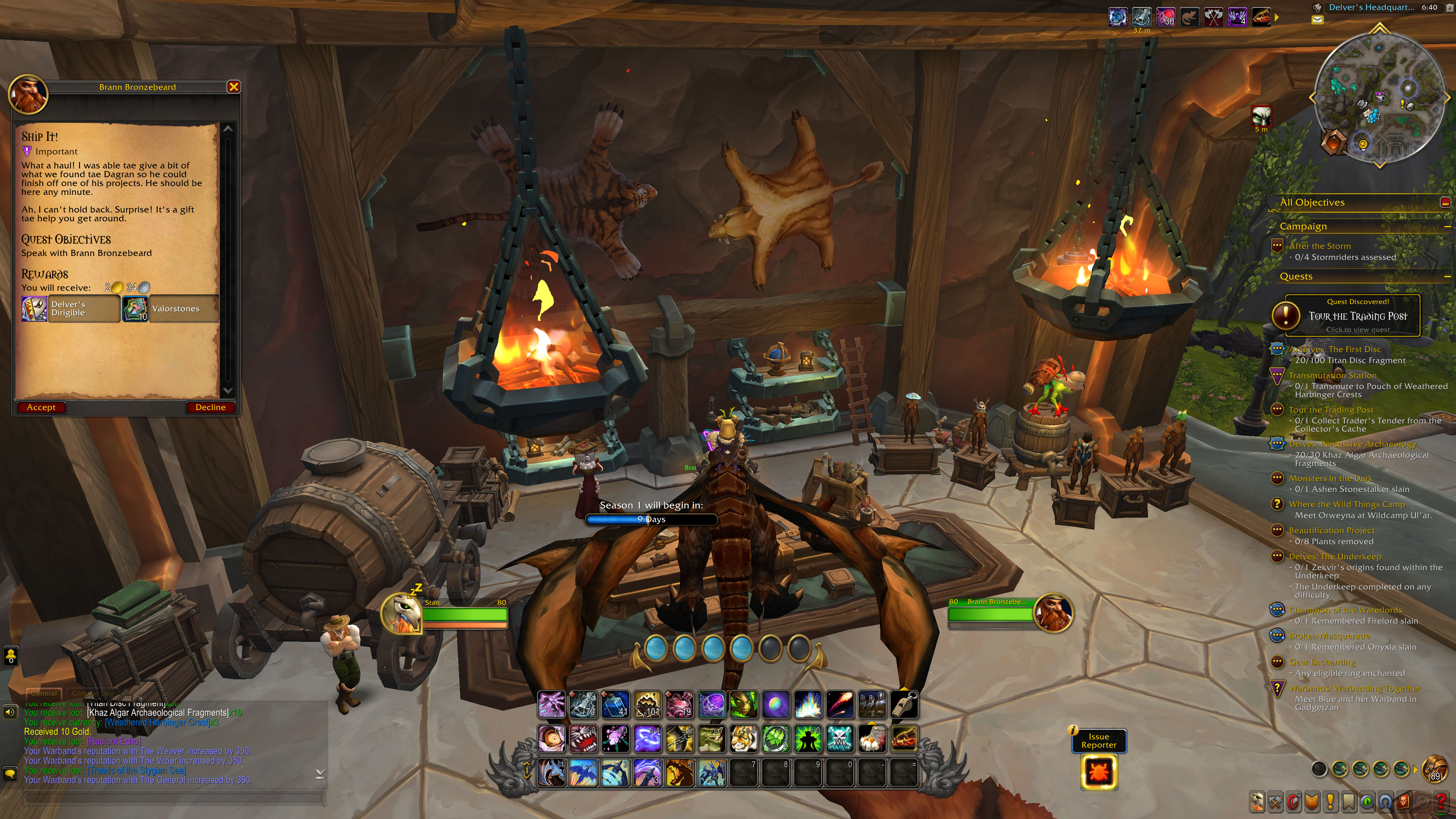Open After the Storm campaign quest
Viewport: 1456px width, 819px height.
[1319, 246]
